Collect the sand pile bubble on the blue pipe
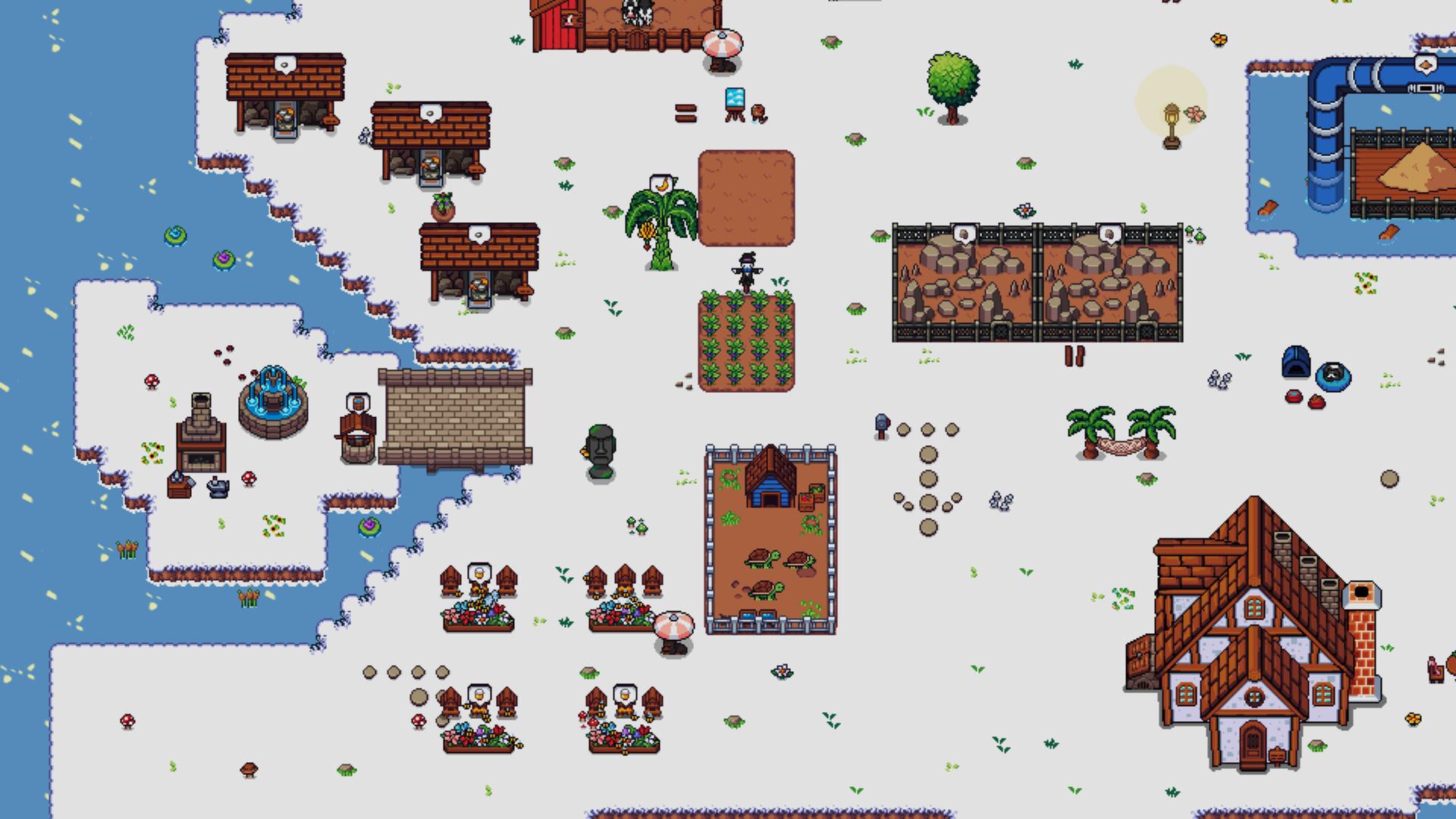Image resolution: width=1456 pixels, height=819 pixels. click(x=1425, y=65)
